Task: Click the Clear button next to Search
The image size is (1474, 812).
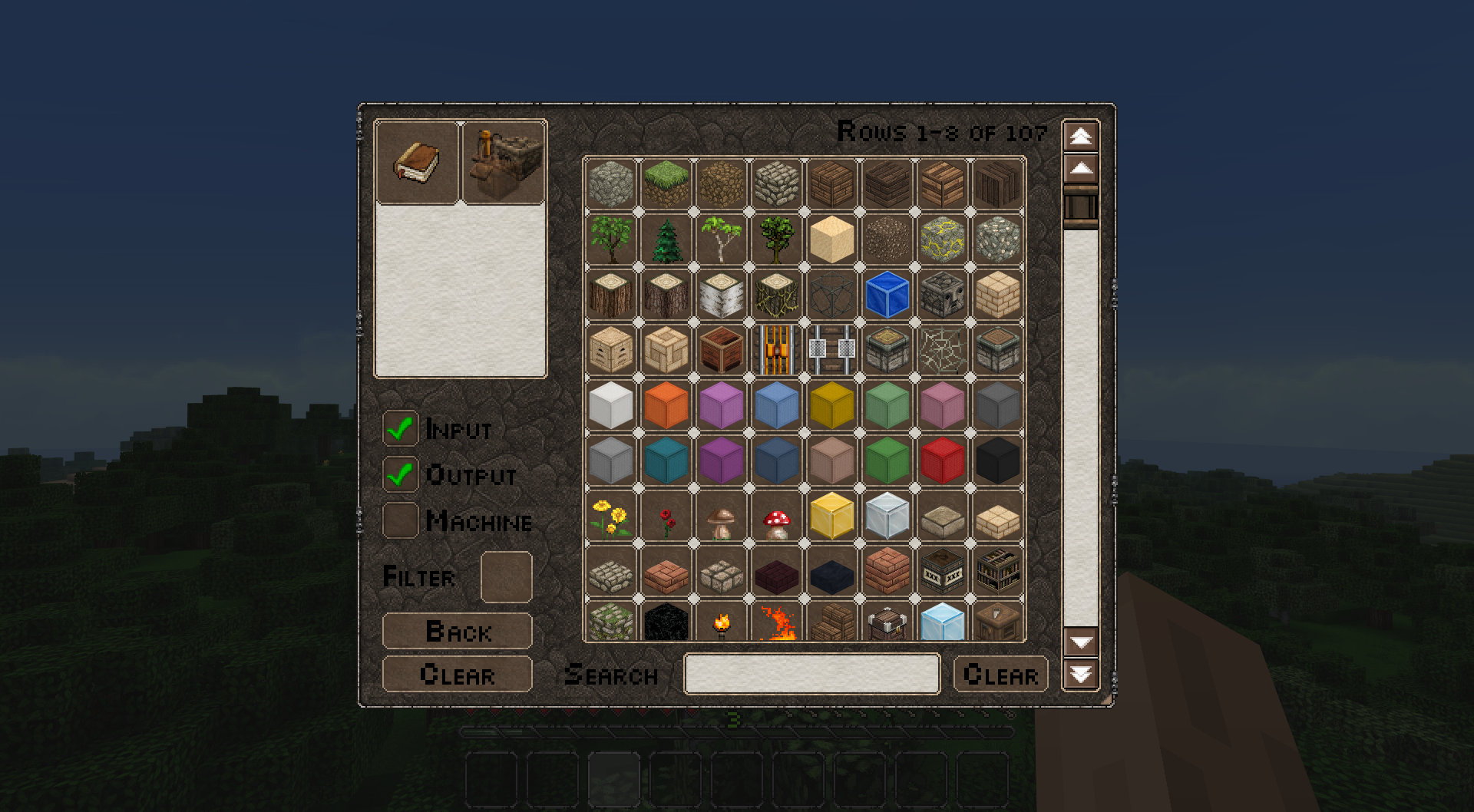Action: (x=1000, y=675)
